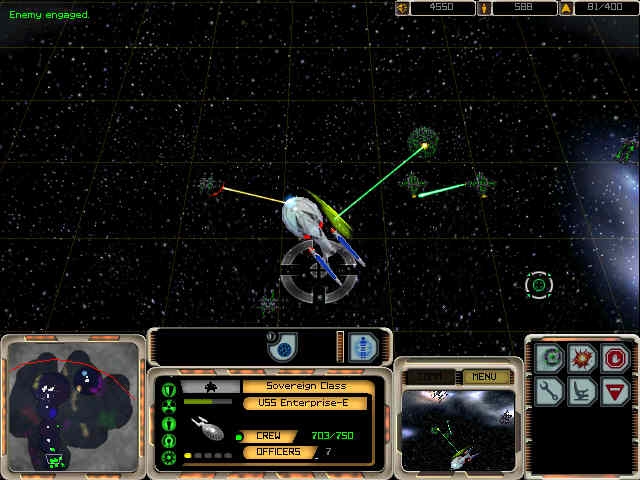The image size is (640, 480).
Task: Activate the explosion attack command
Action: (582, 358)
